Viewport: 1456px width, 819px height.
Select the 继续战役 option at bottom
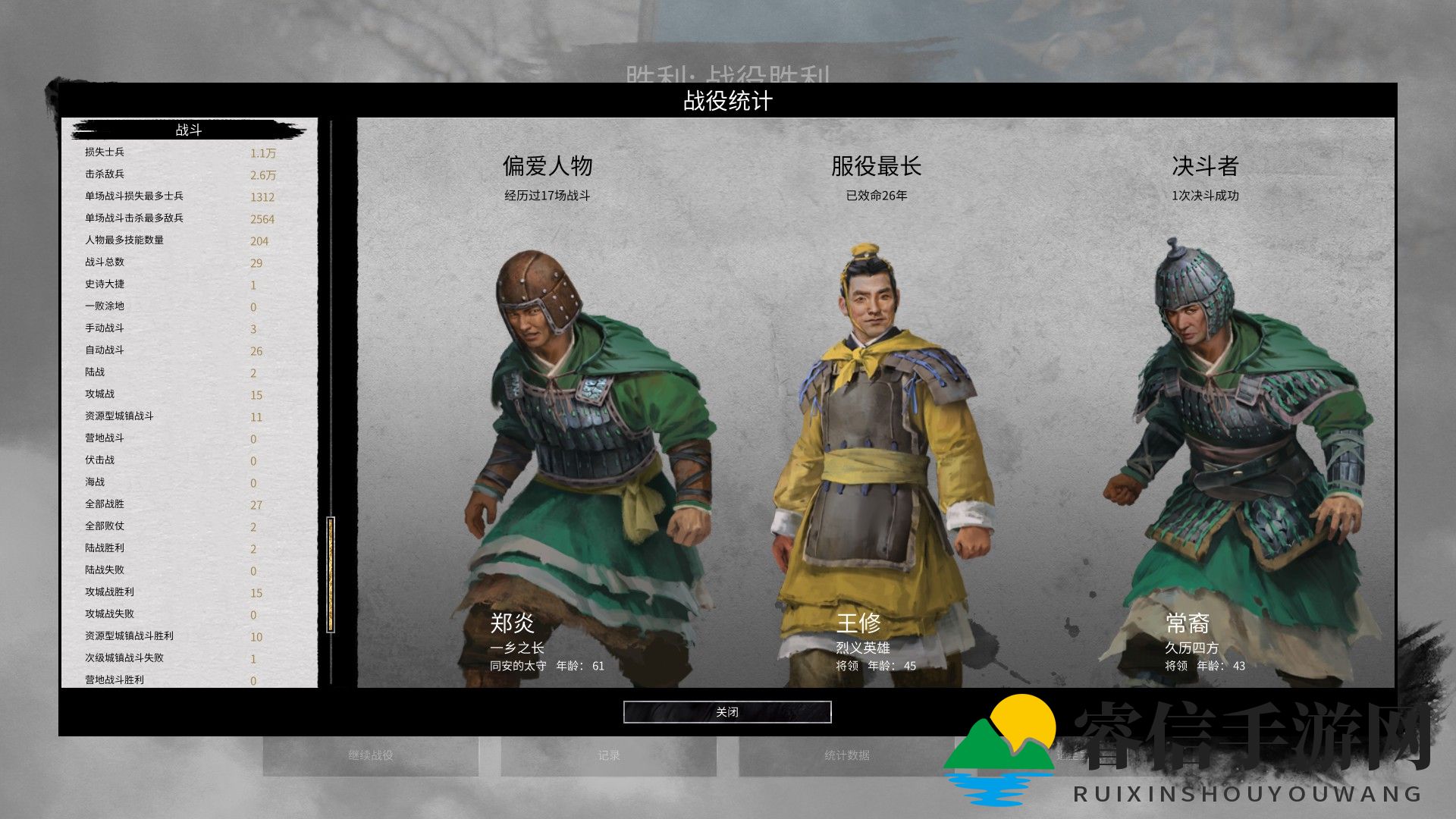(x=372, y=755)
